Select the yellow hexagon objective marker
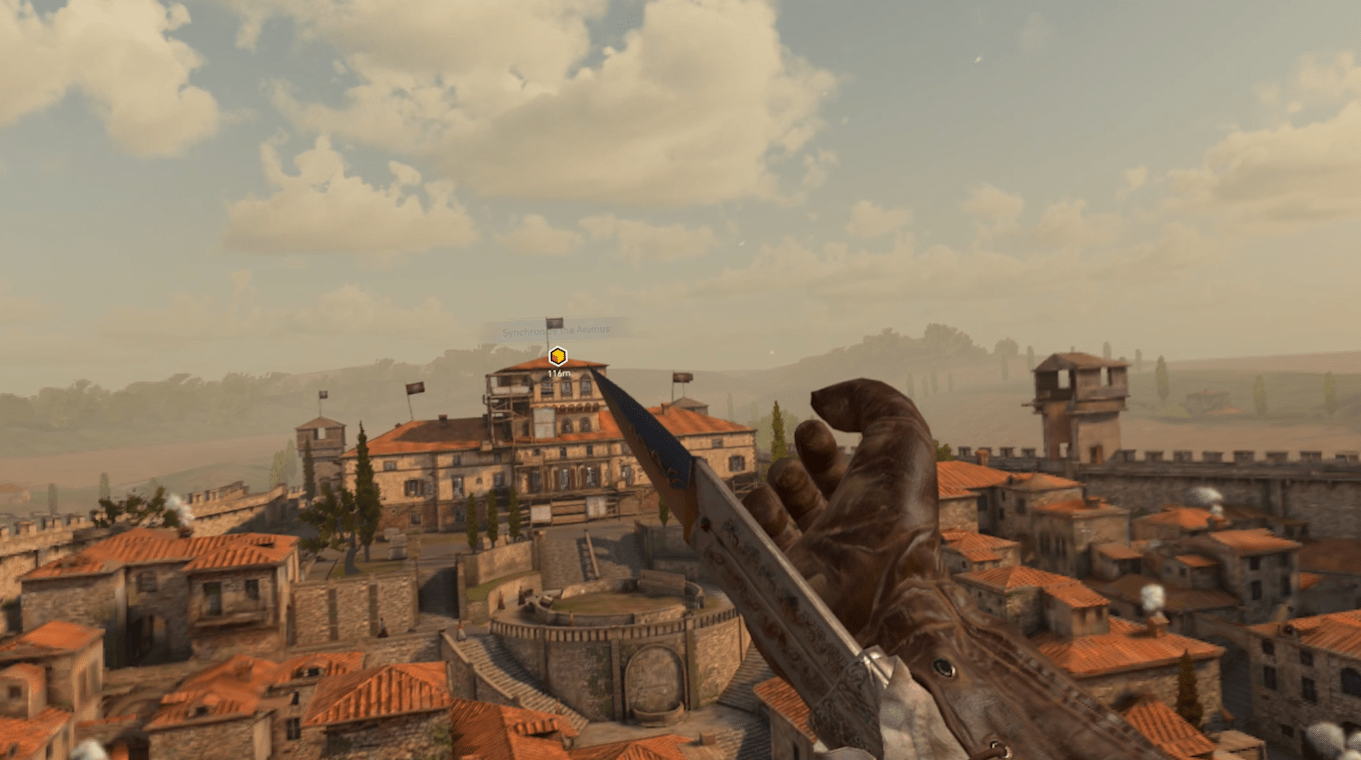This screenshot has height=760, width=1361. click(x=558, y=356)
